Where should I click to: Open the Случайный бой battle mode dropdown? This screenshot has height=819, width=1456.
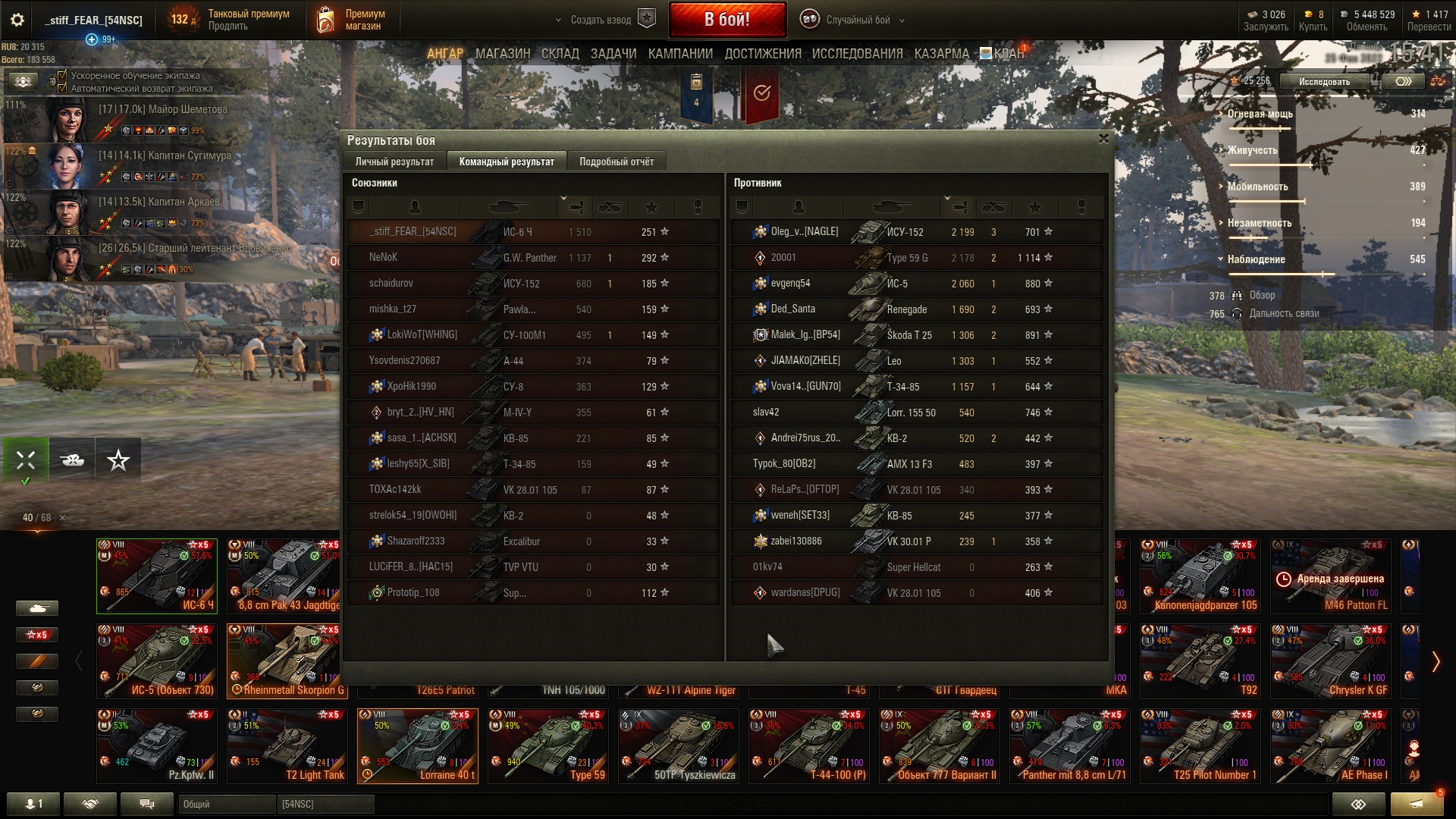[x=858, y=20]
